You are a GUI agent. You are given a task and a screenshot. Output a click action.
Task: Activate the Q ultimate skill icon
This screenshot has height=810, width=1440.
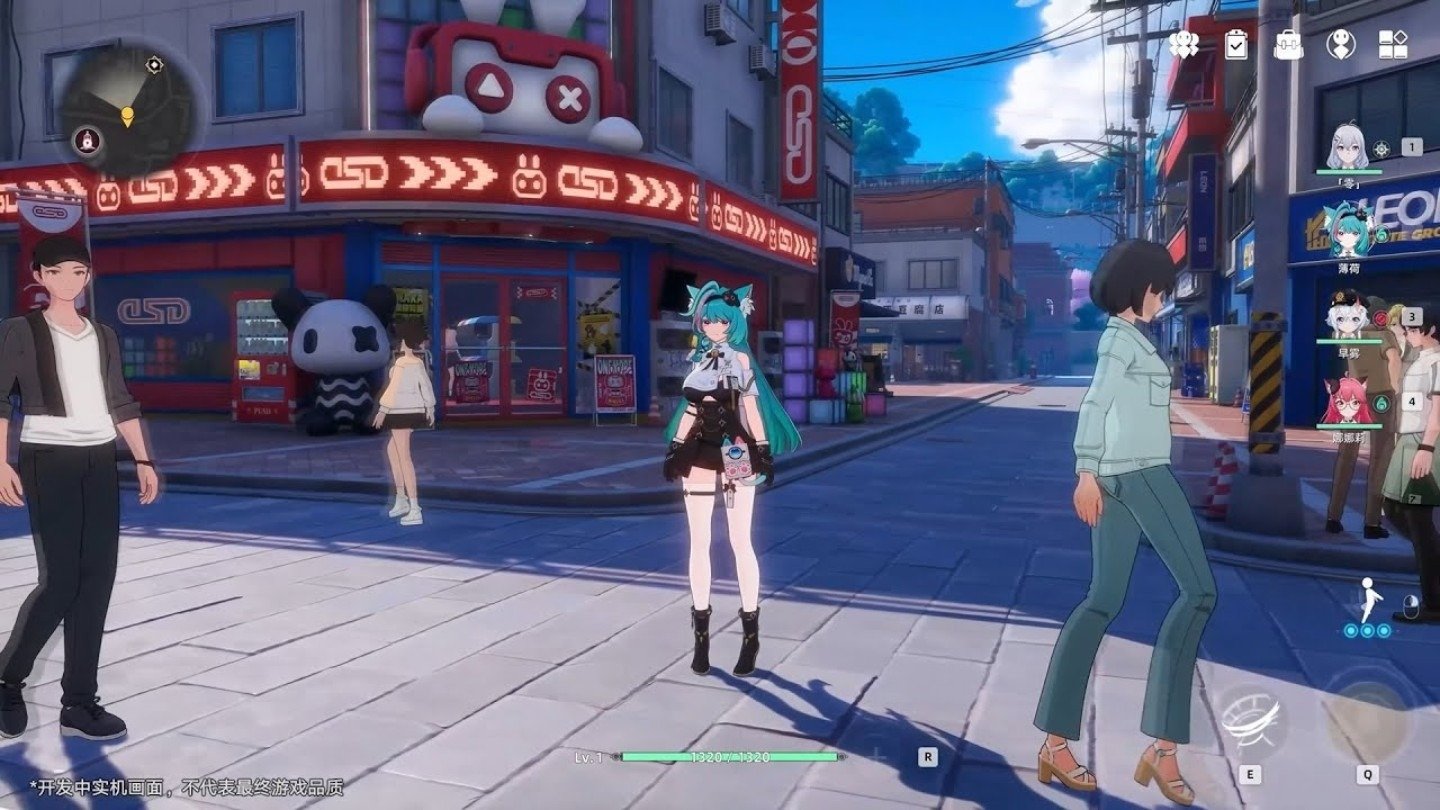tap(1368, 720)
